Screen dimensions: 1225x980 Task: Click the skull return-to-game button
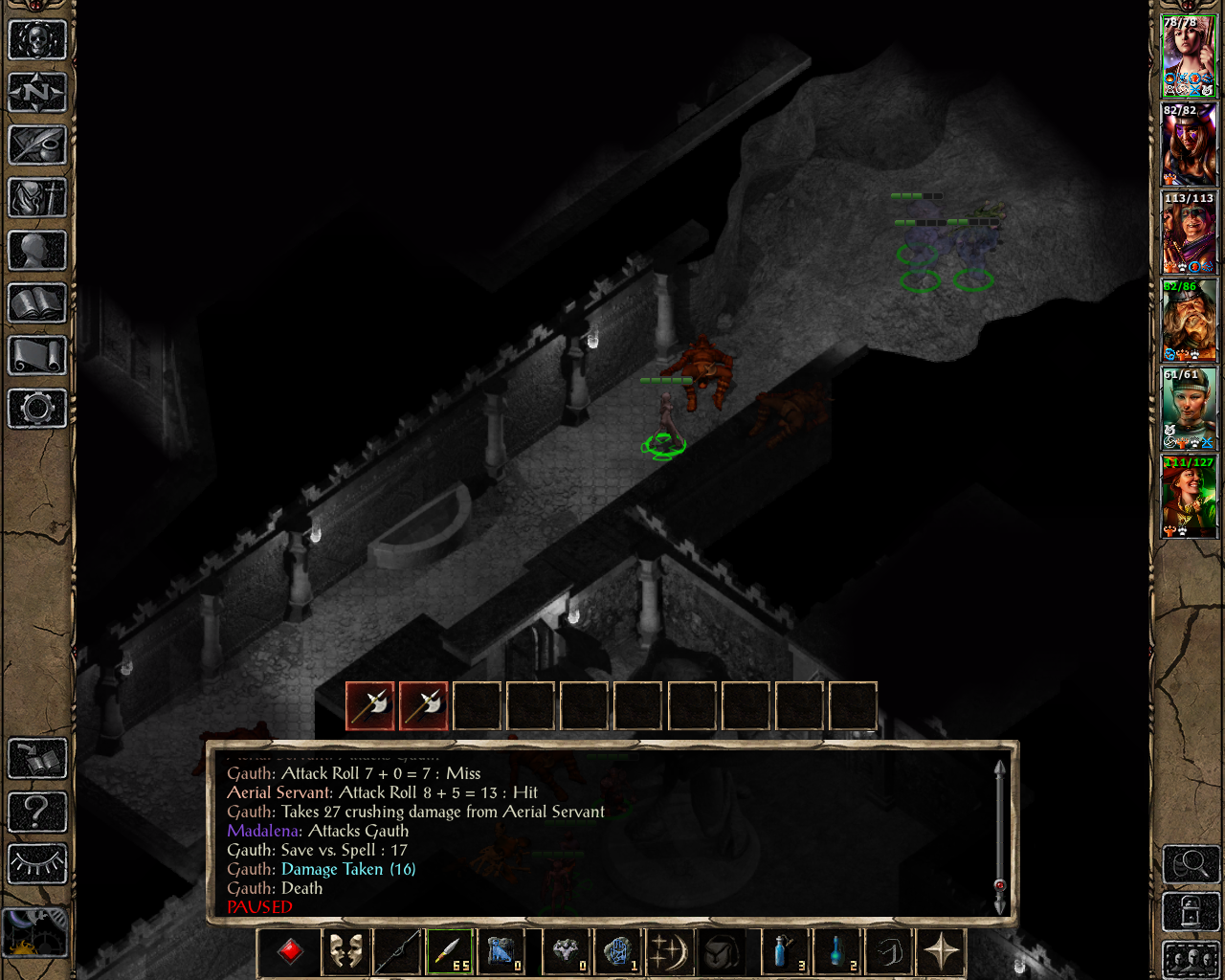point(37,40)
